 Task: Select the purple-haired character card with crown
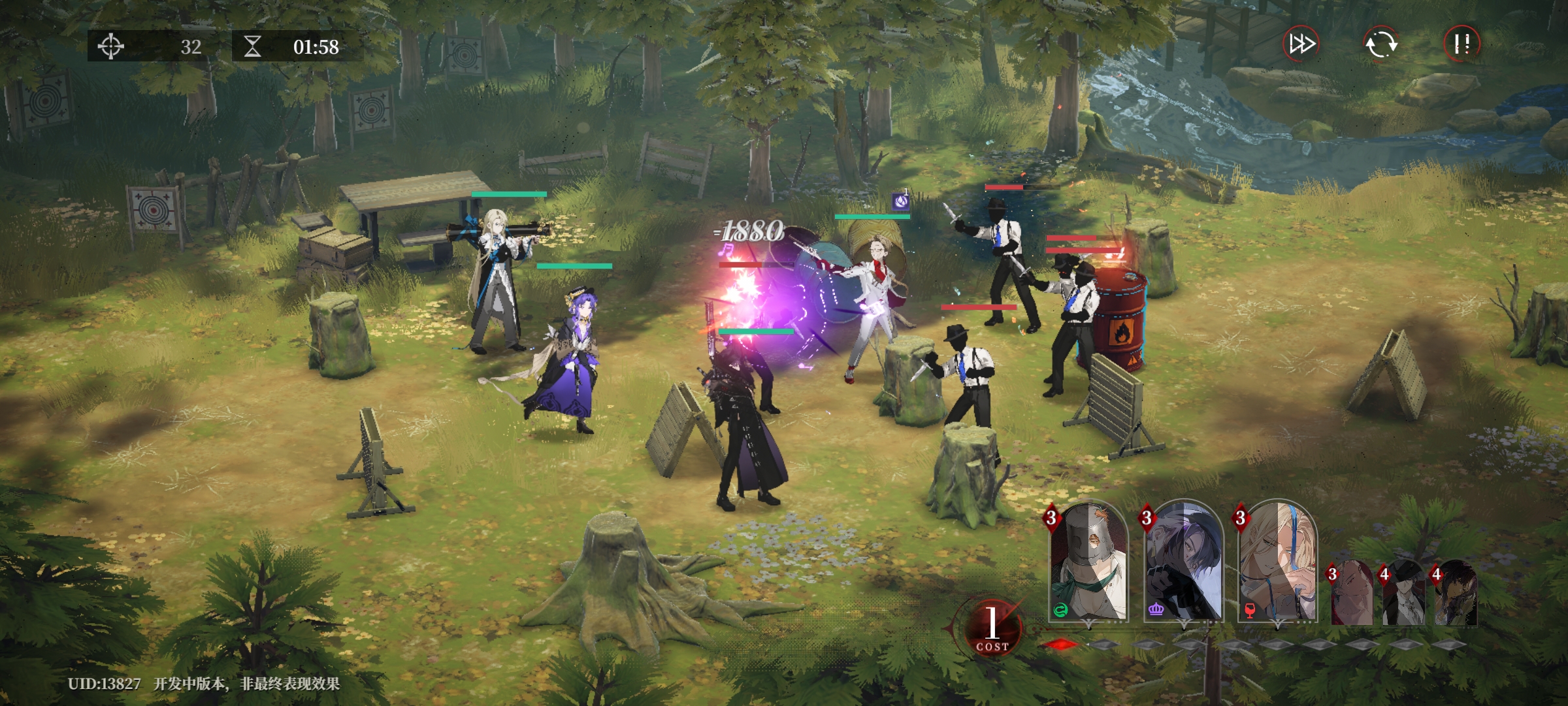coord(1183,563)
